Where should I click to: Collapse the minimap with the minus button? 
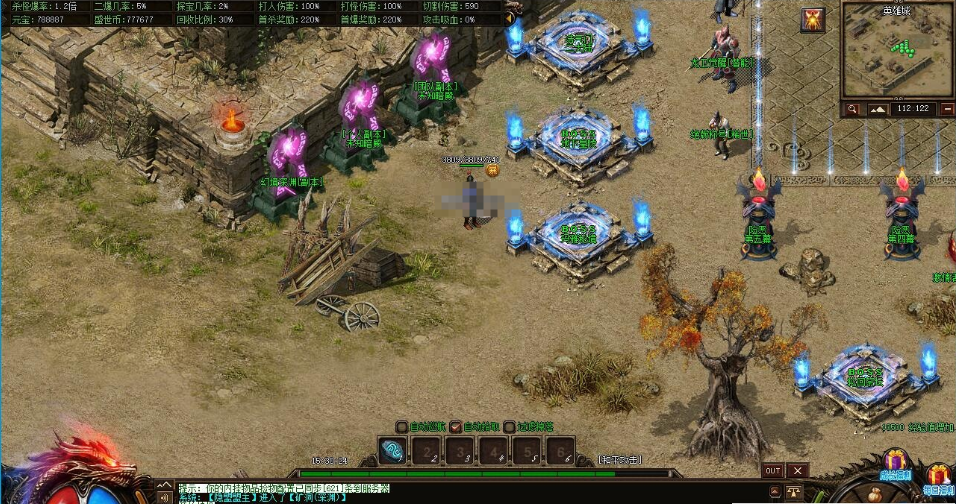coord(945,108)
